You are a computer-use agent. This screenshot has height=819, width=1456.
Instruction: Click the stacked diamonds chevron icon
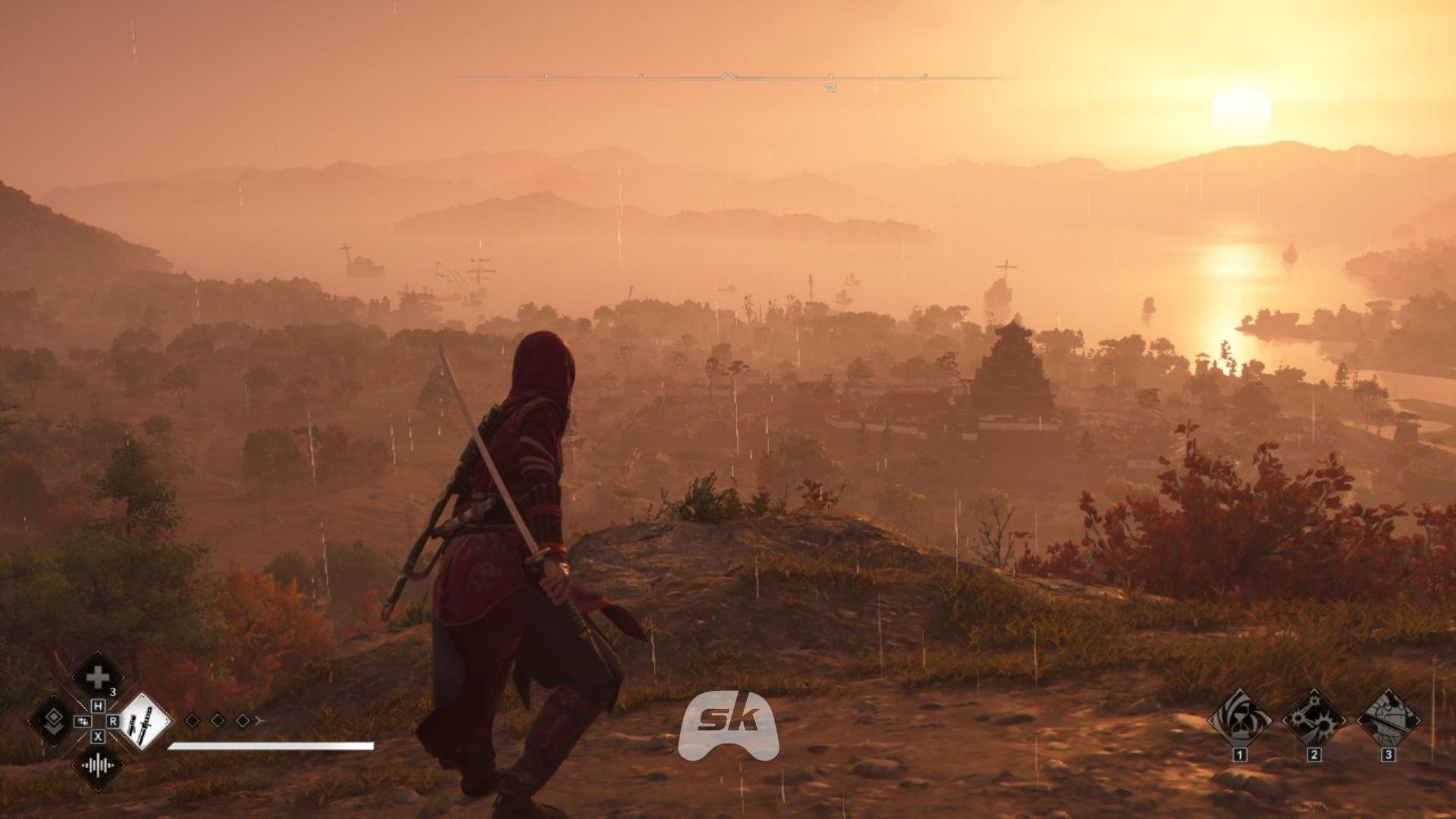point(52,720)
